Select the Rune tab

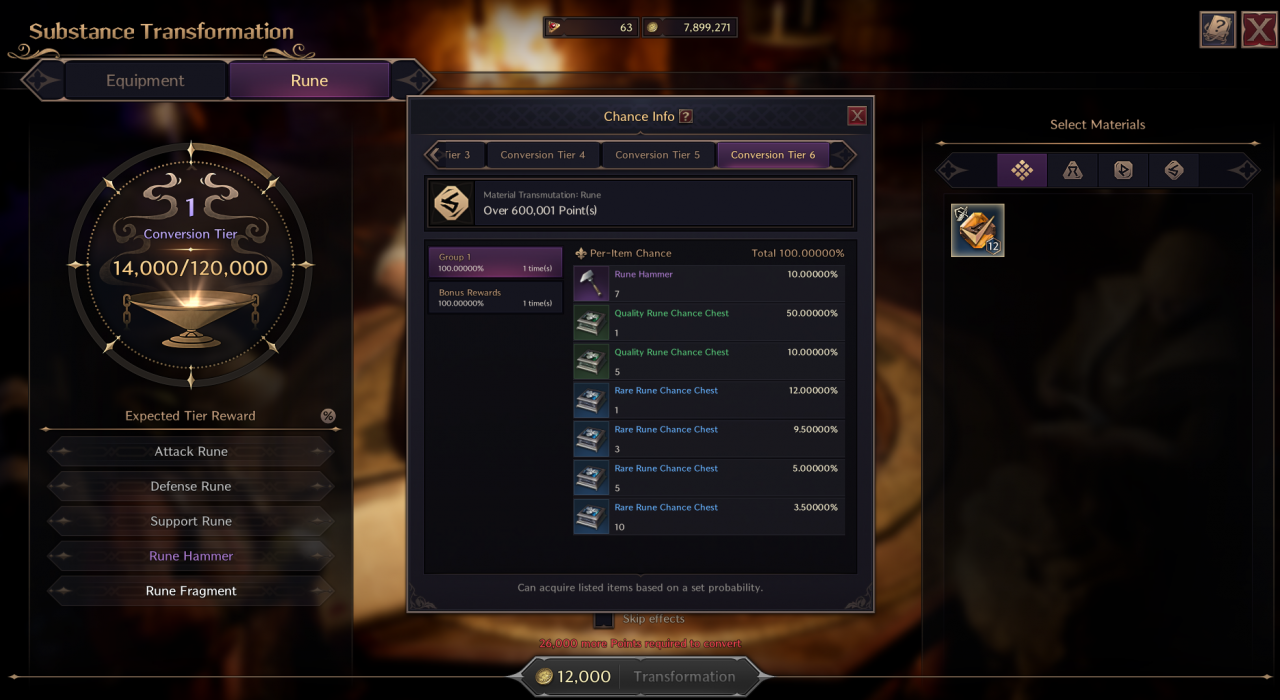pyautogui.click(x=309, y=81)
